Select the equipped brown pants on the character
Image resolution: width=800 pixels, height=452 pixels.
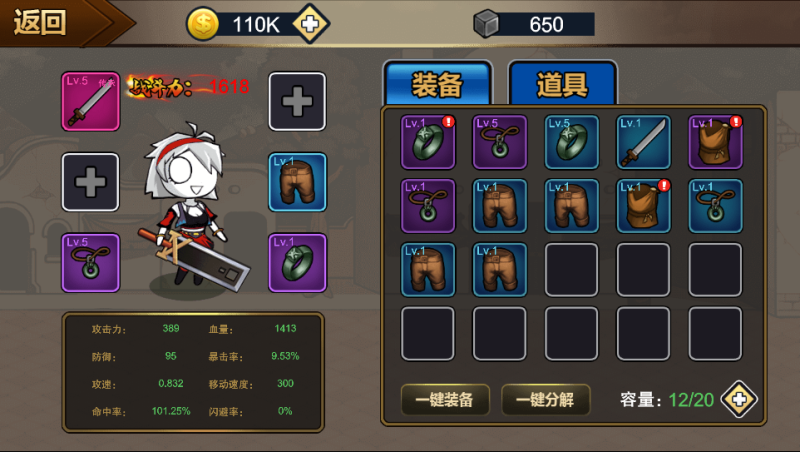298,182
